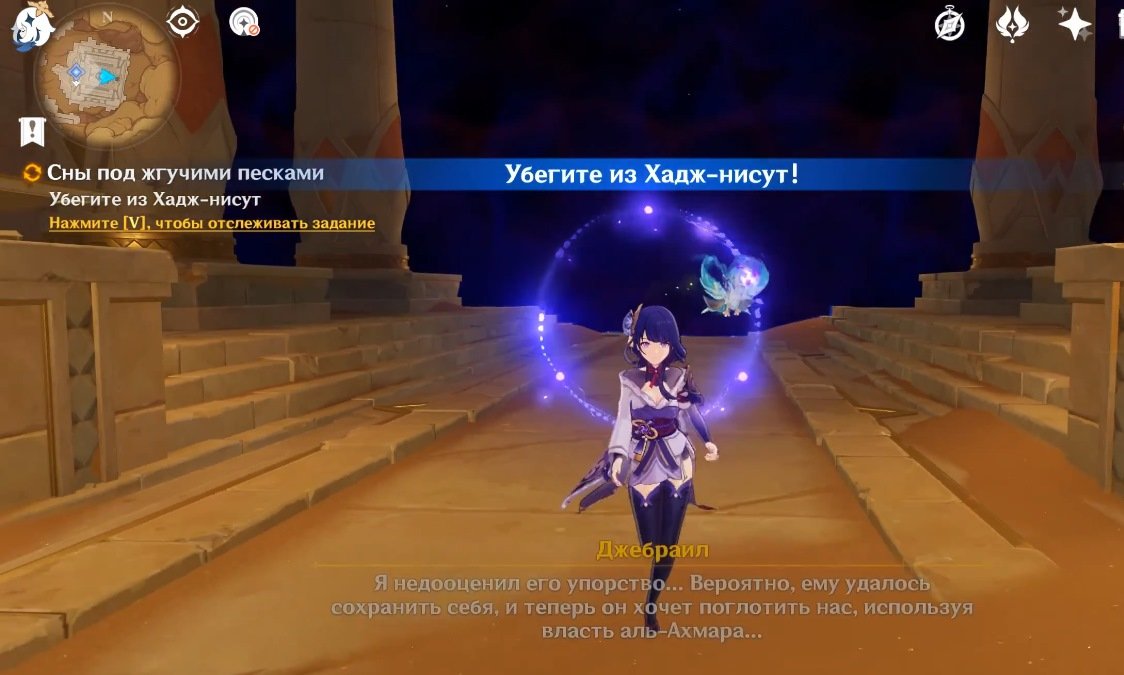Click the orange quest navigation arrows icon
1124x675 pixels.
click(33, 173)
